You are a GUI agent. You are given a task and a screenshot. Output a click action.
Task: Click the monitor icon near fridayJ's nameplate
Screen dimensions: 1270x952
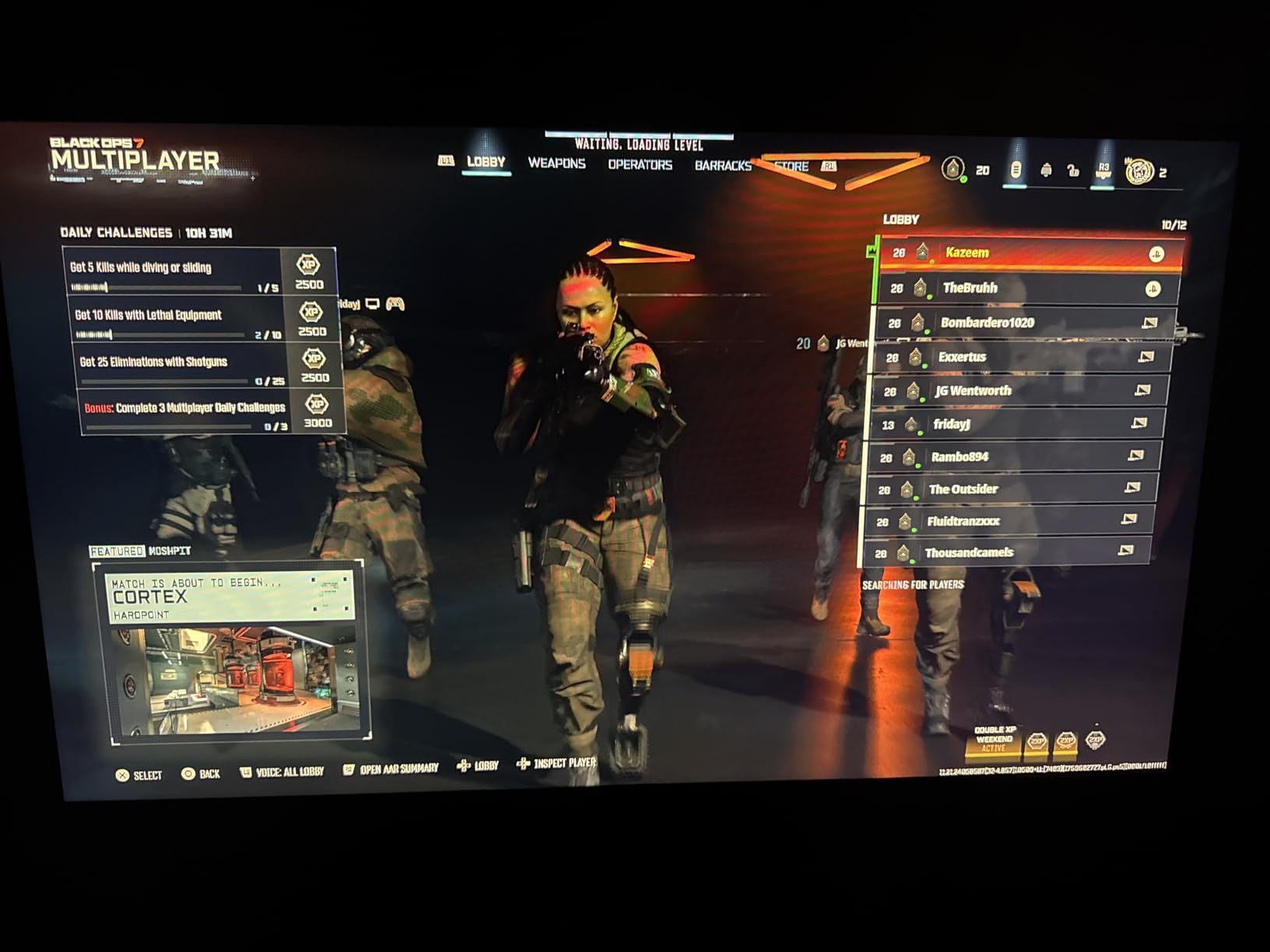pyautogui.click(x=372, y=303)
